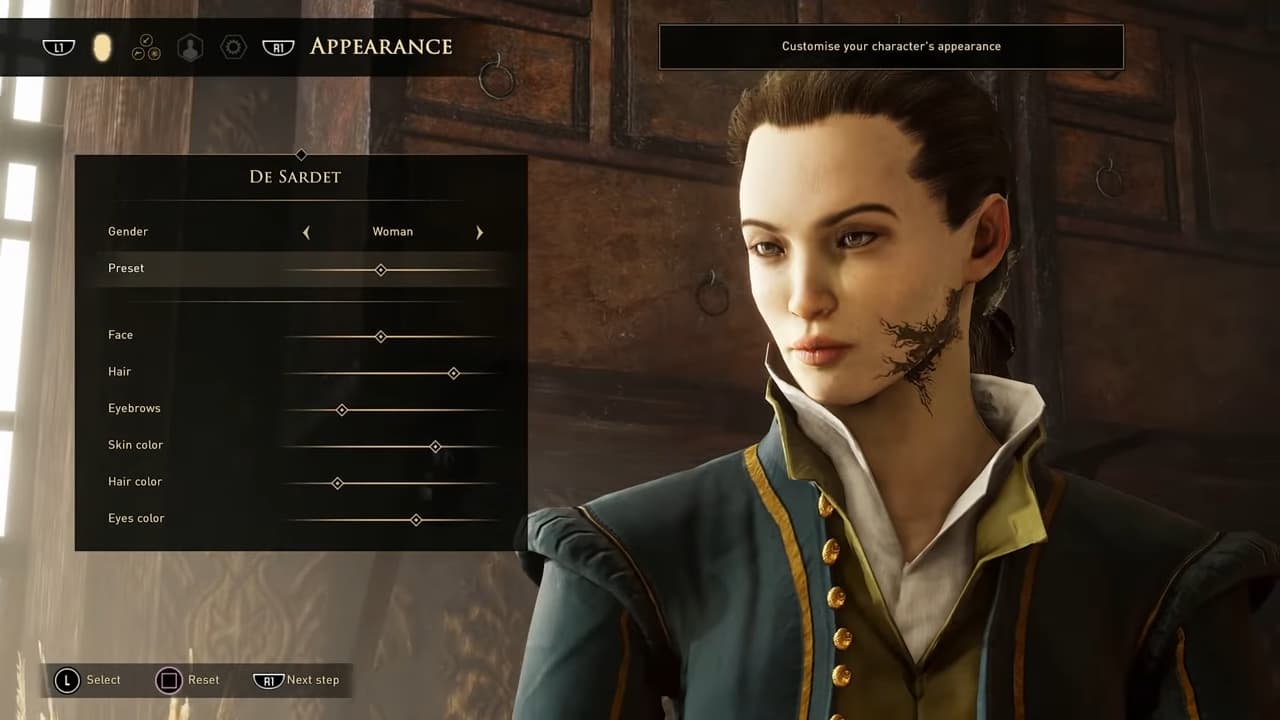Adjust the Hair color slider handle
Viewport: 1280px width, 720px height.
coord(337,483)
